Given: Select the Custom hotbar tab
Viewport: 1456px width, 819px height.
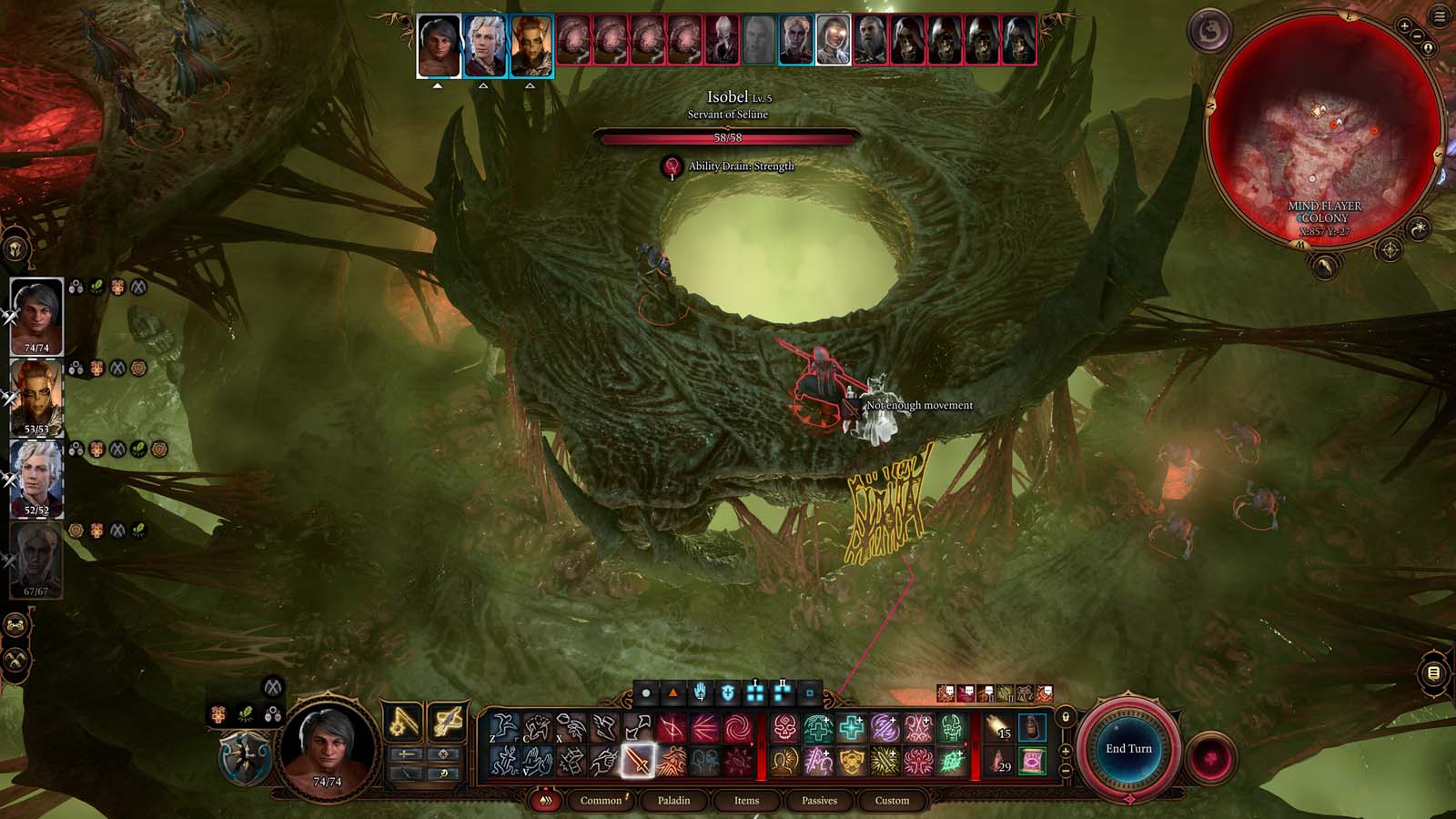Looking at the screenshot, I should (892, 801).
